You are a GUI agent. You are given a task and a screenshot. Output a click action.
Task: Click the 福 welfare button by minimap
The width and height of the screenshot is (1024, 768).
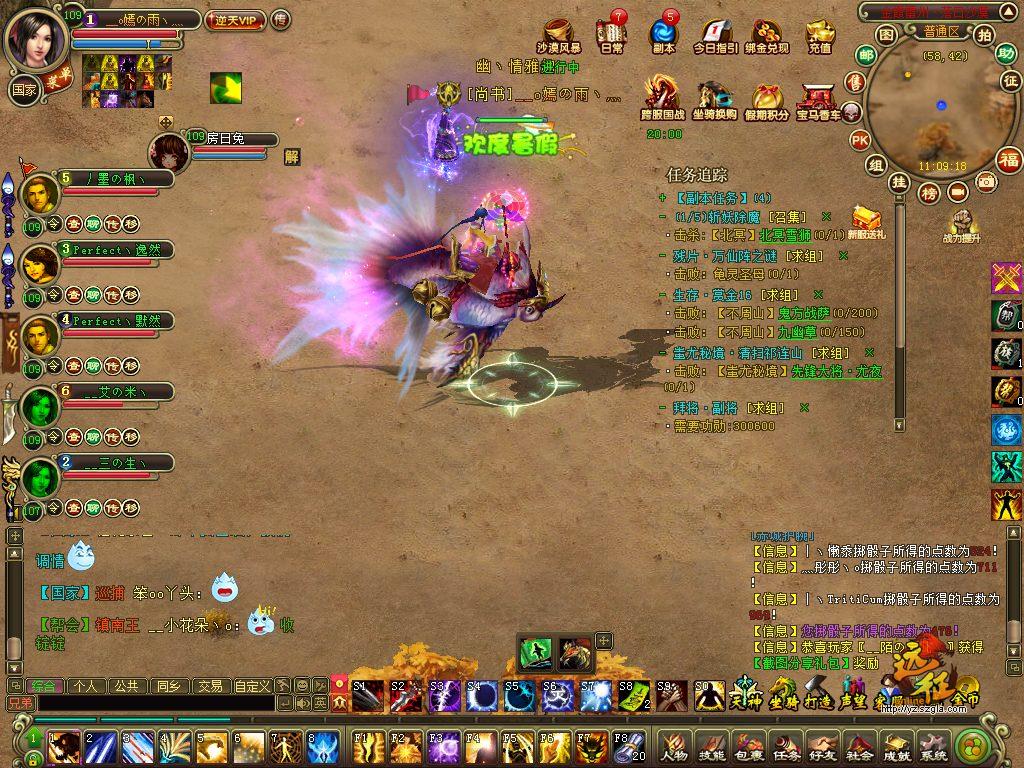click(1008, 158)
